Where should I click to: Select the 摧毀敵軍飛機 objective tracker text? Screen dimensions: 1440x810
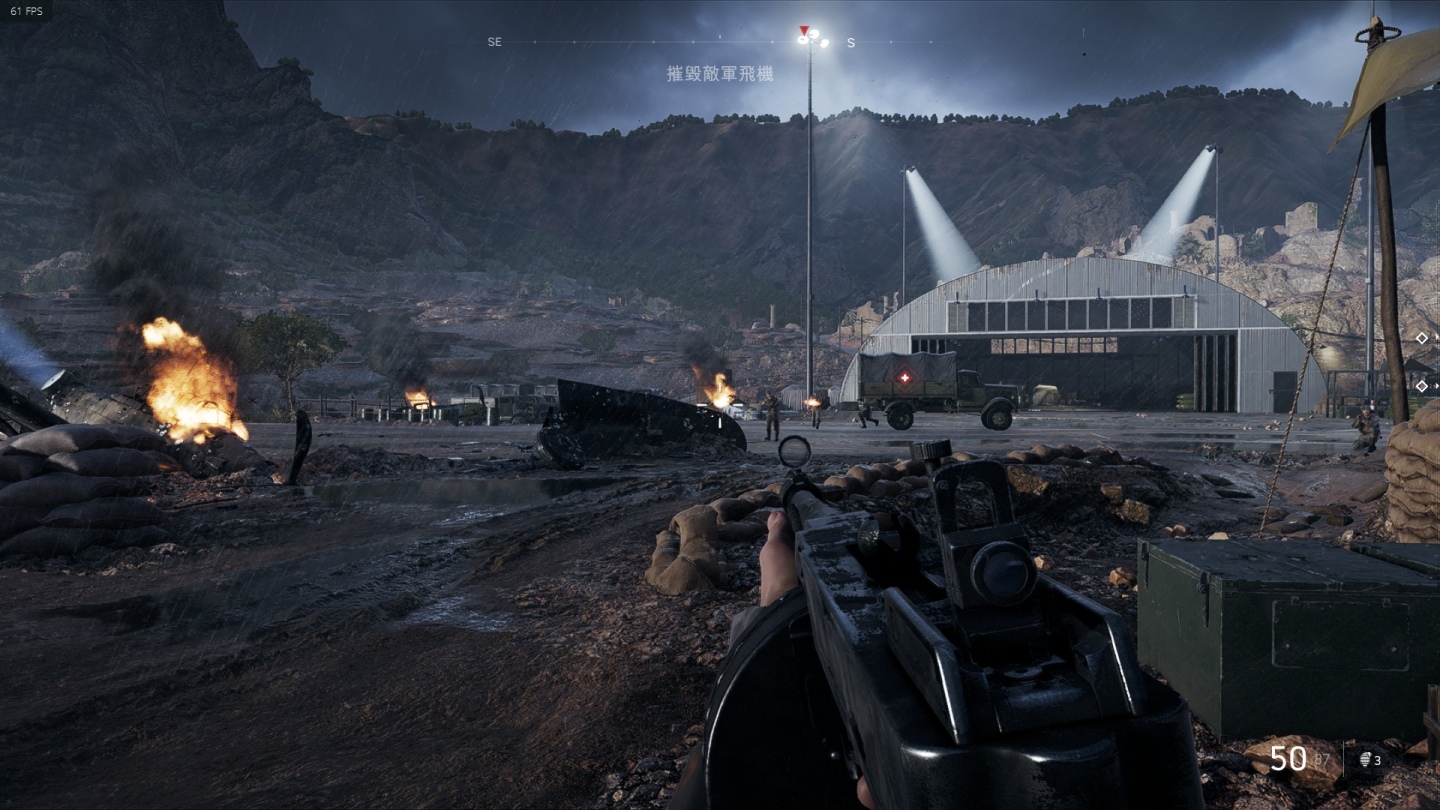pos(720,74)
